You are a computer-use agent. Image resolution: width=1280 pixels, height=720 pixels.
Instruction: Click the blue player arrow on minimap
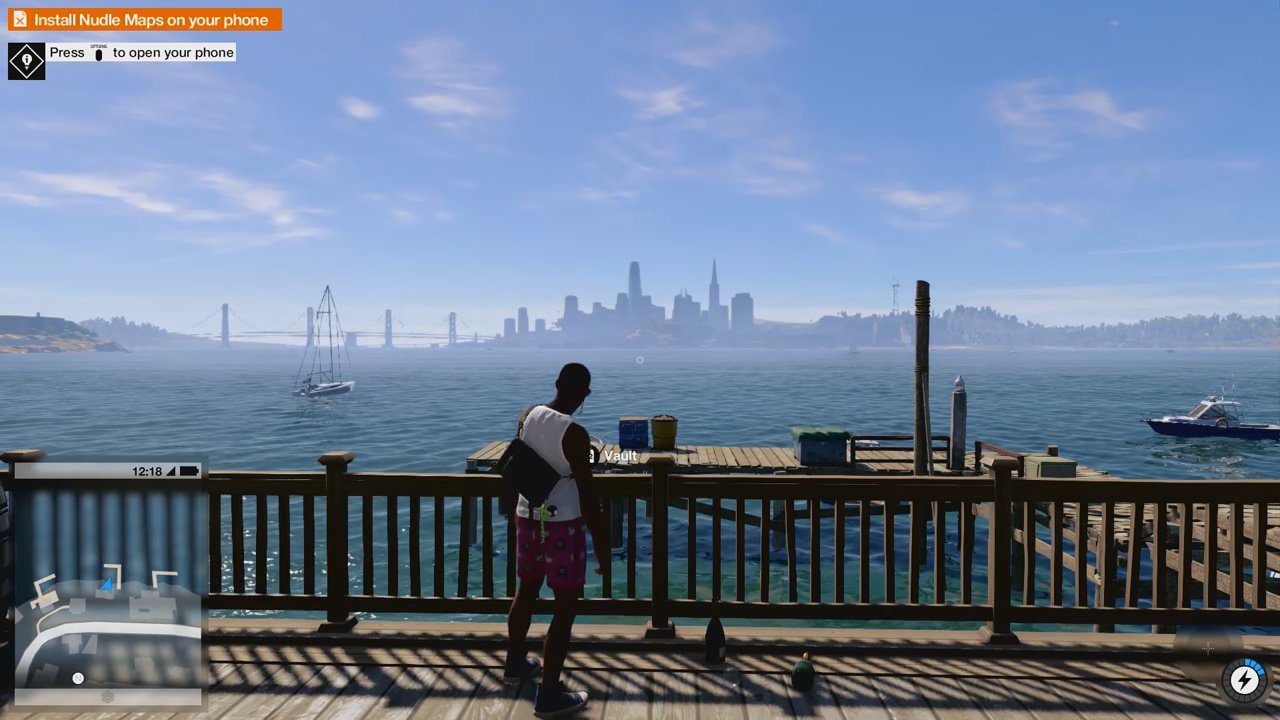click(x=107, y=583)
